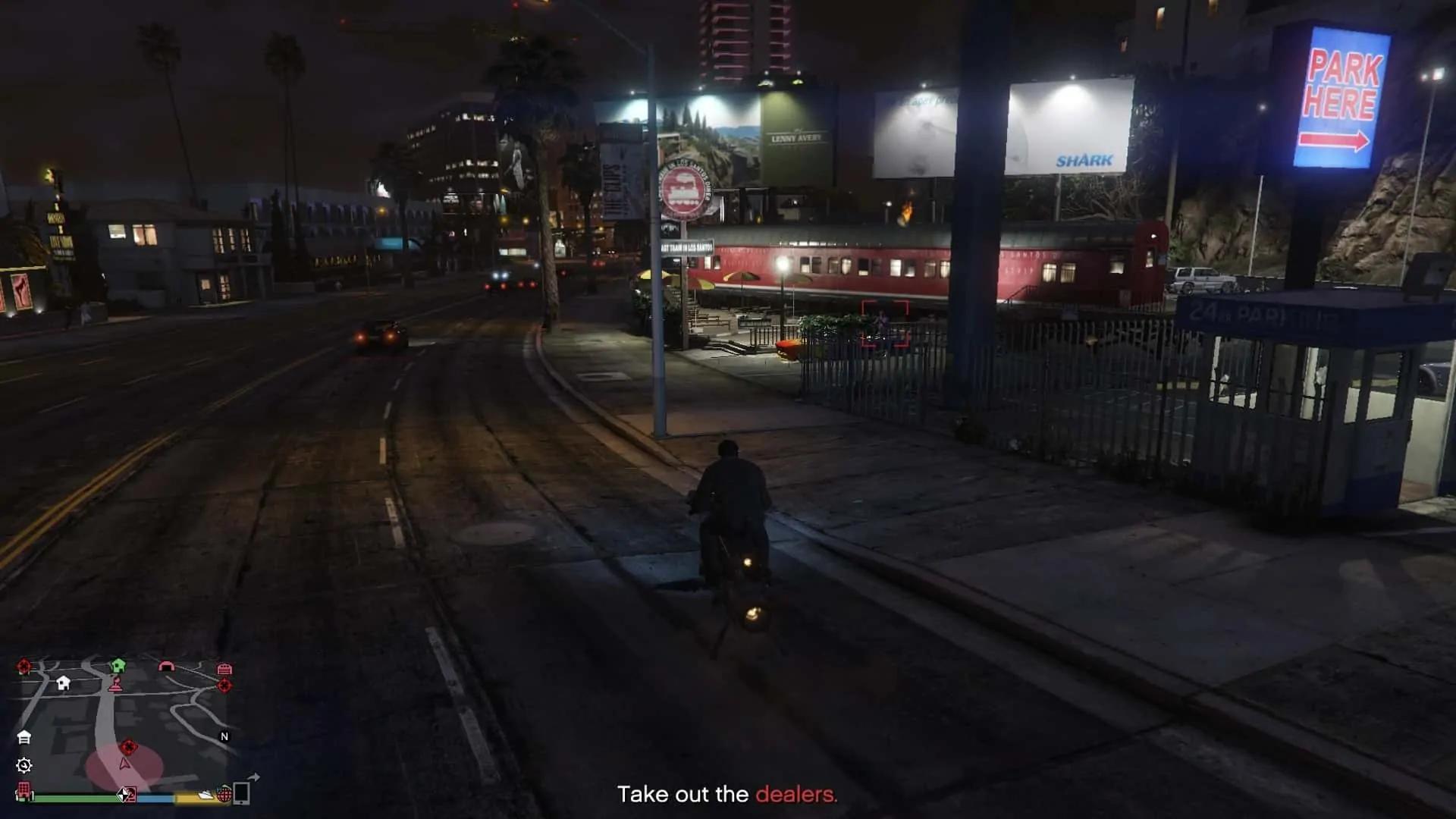Image resolution: width=1456 pixels, height=819 pixels.
Task: Click the red crosshair blip at minimap top-left
Action: [x=24, y=667]
